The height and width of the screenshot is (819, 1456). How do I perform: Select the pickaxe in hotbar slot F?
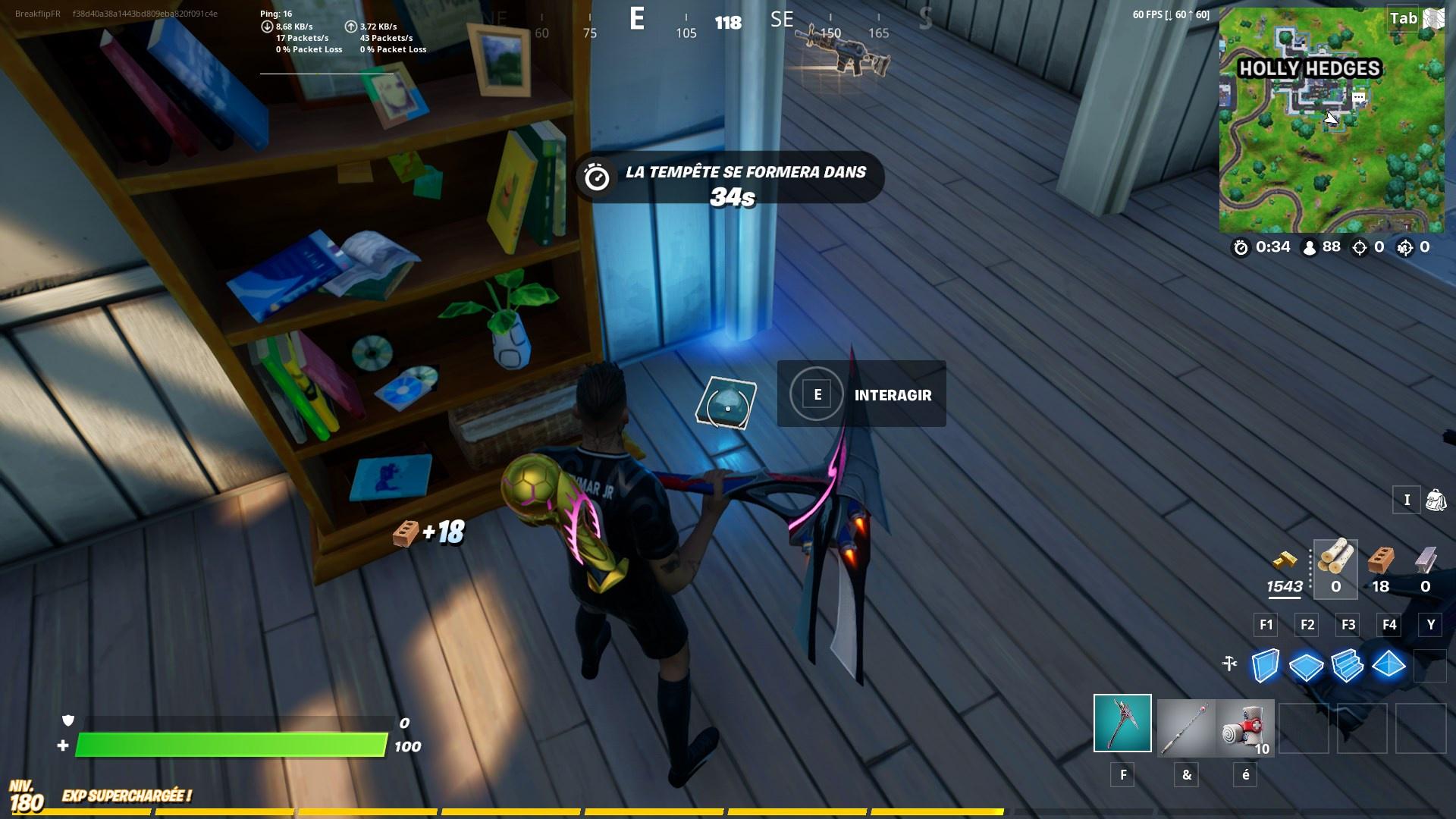[1122, 724]
